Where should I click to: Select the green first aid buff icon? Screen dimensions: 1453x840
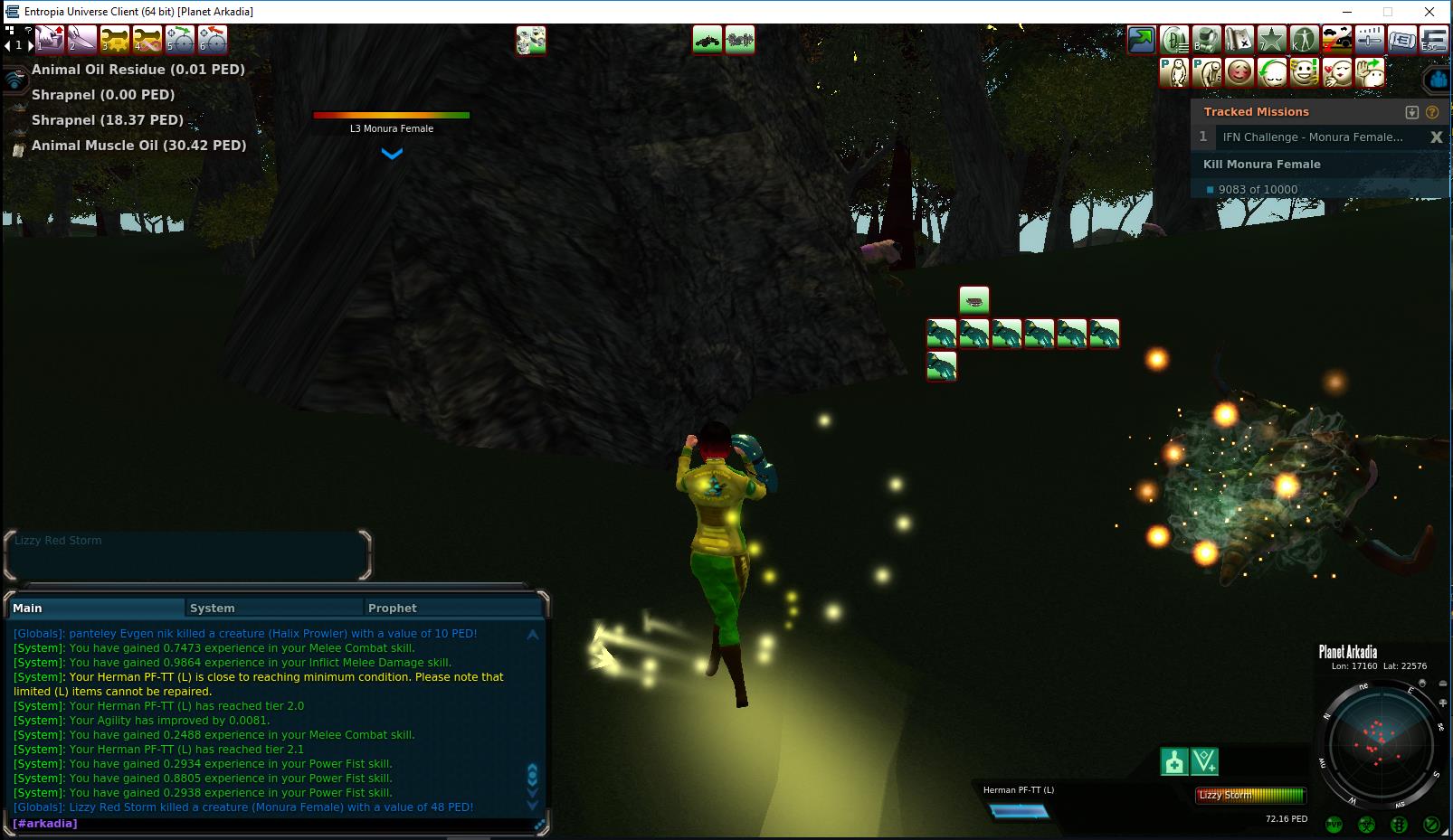pyautogui.click(x=1174, y=762)
